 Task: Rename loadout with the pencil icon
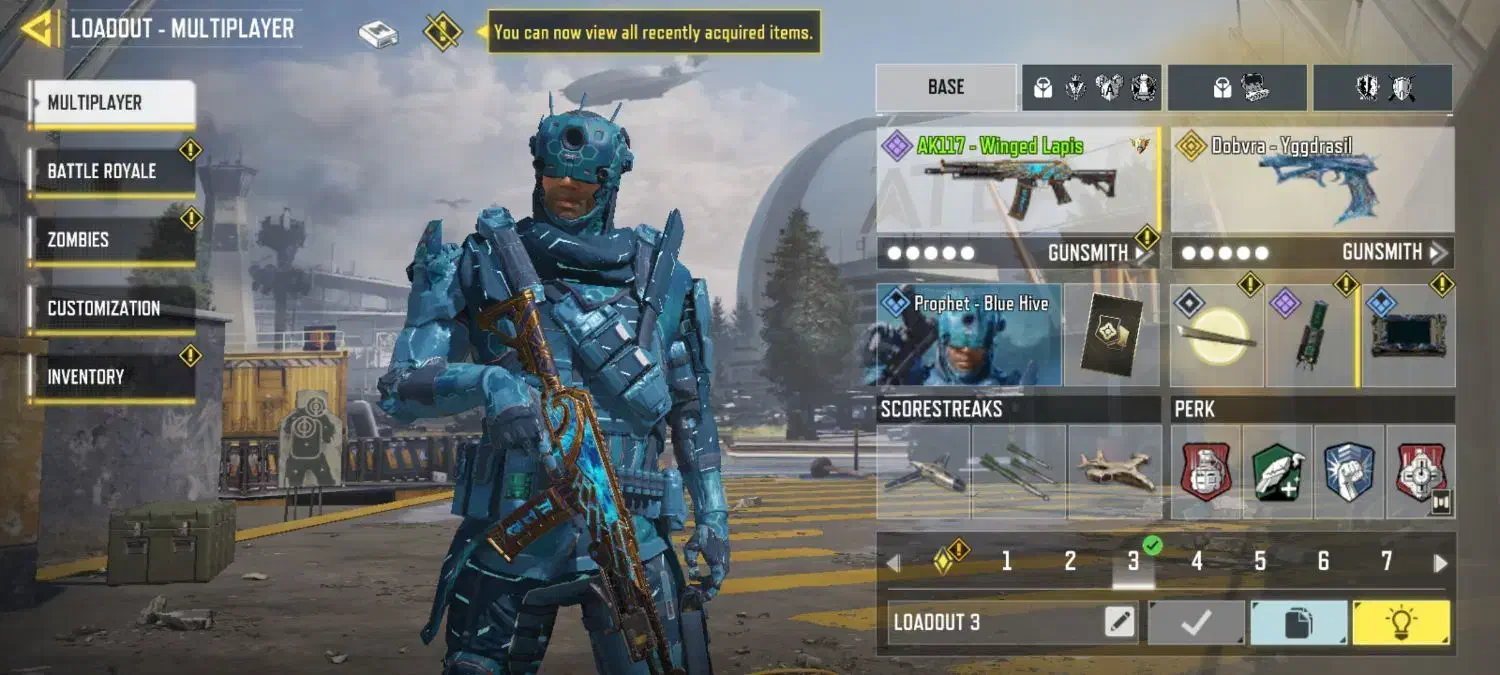click(x=1120, y=623)
